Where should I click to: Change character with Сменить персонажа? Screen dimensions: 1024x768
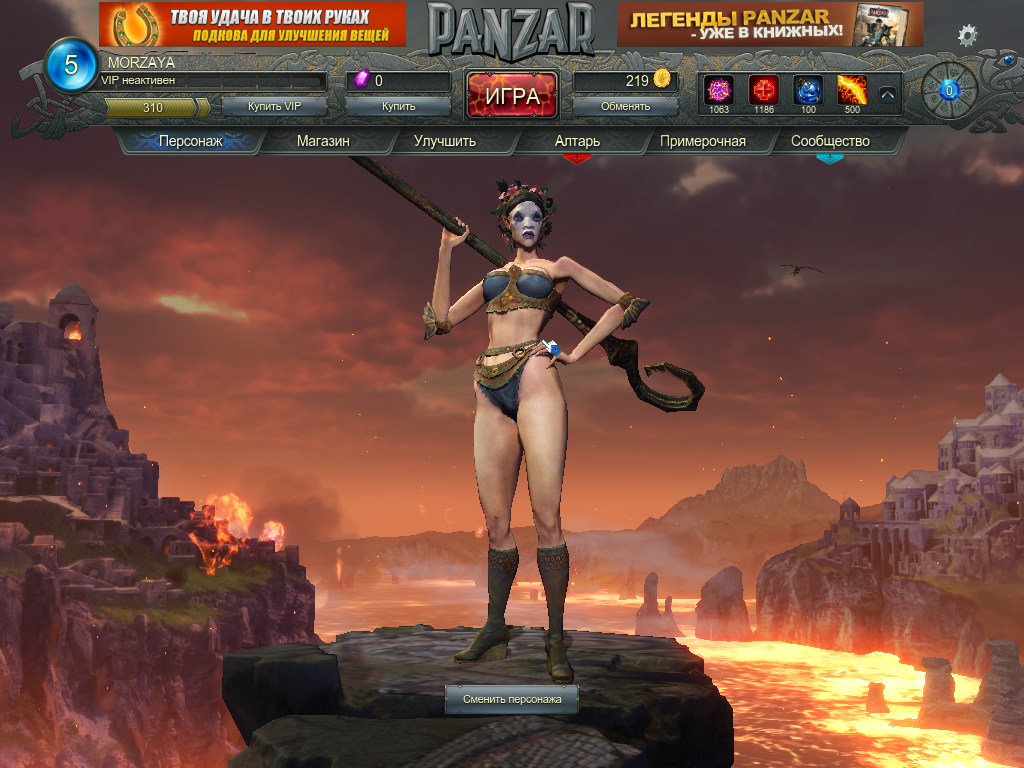pyautogui.click(x=511, y=699)
